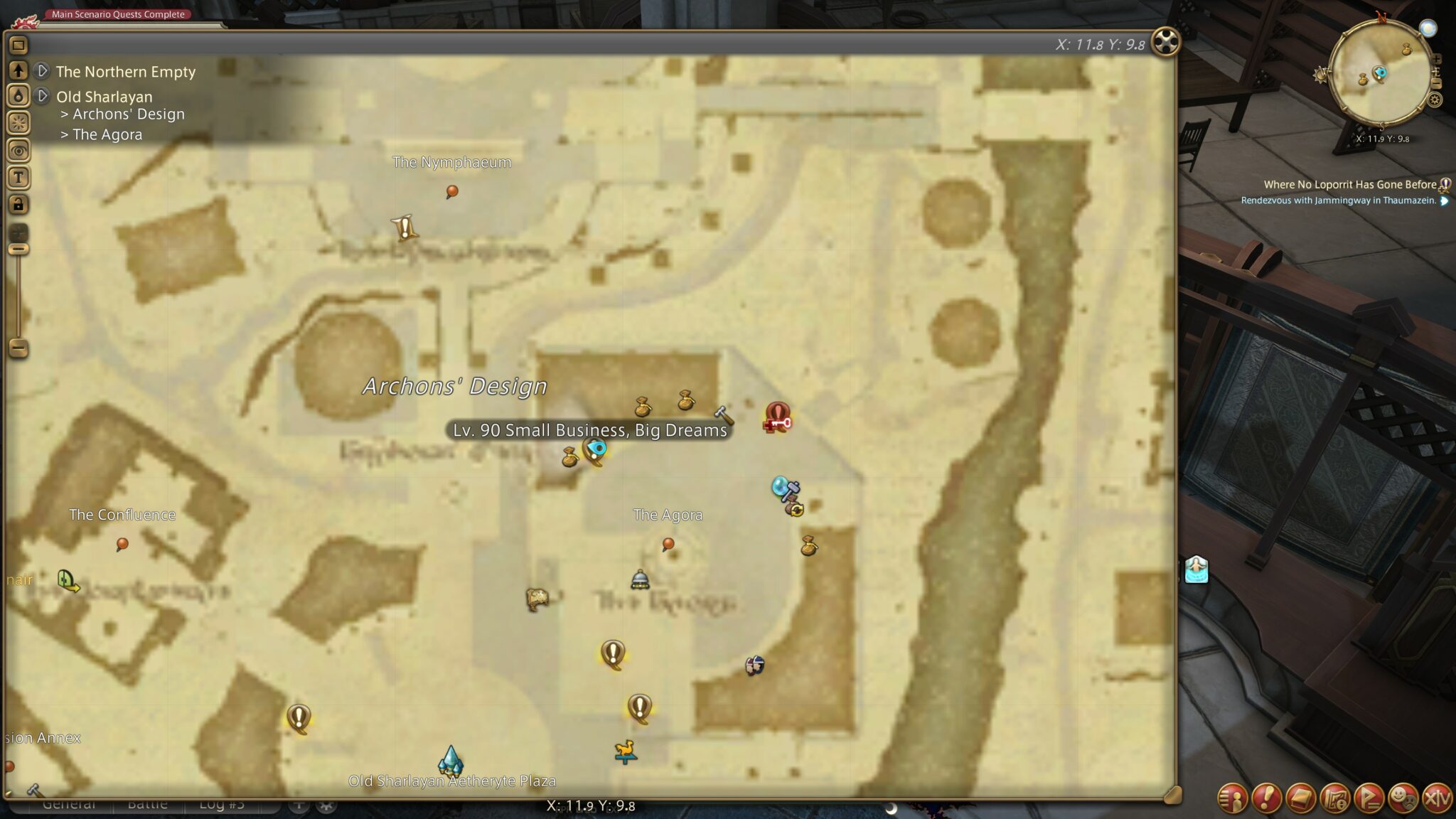This screenshot has height=819, width=1456.
Task: Expand the Old Sharlayan area entry
Action: [x=42, y=97]
